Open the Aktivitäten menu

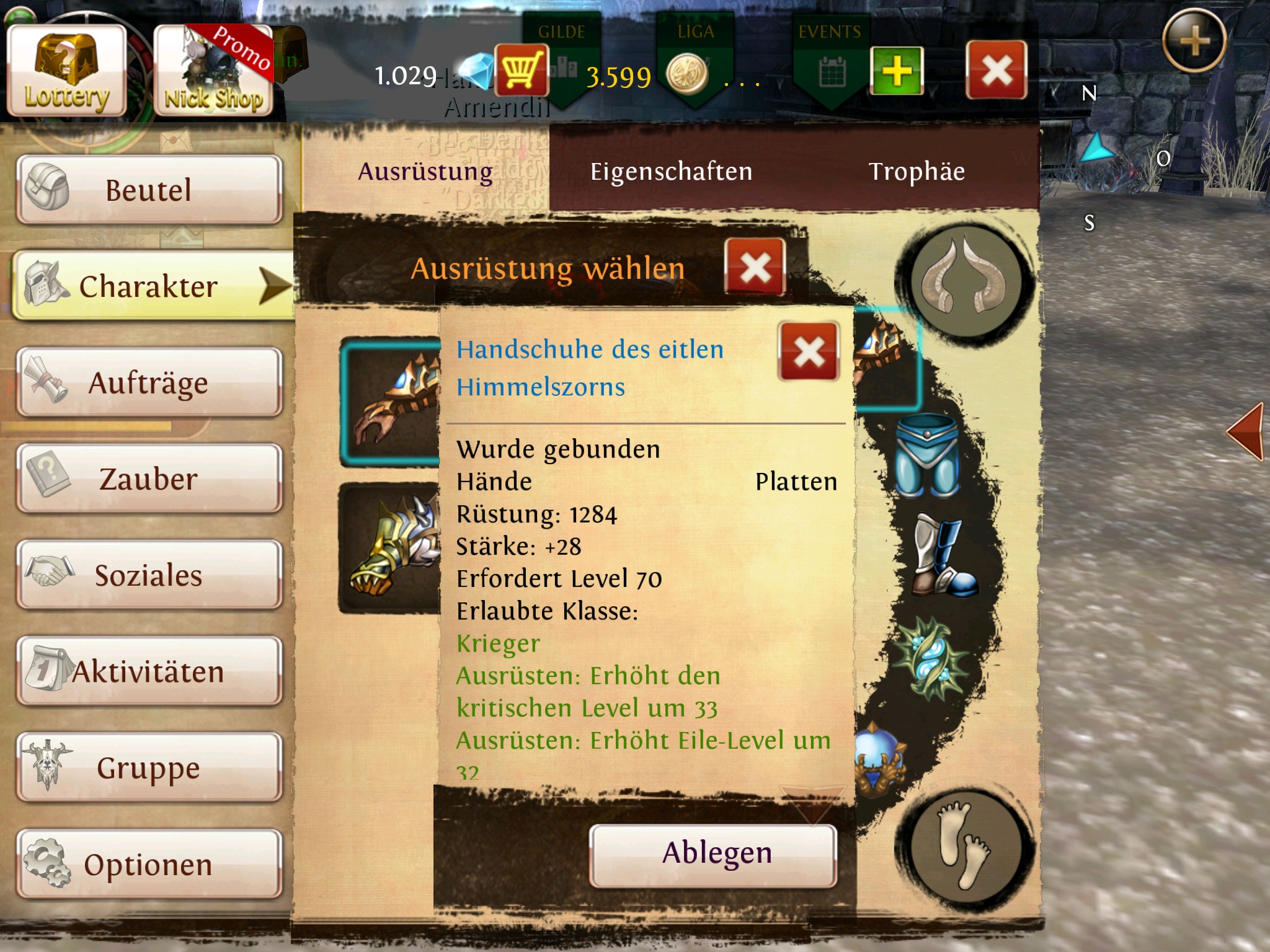pos(149,671)
